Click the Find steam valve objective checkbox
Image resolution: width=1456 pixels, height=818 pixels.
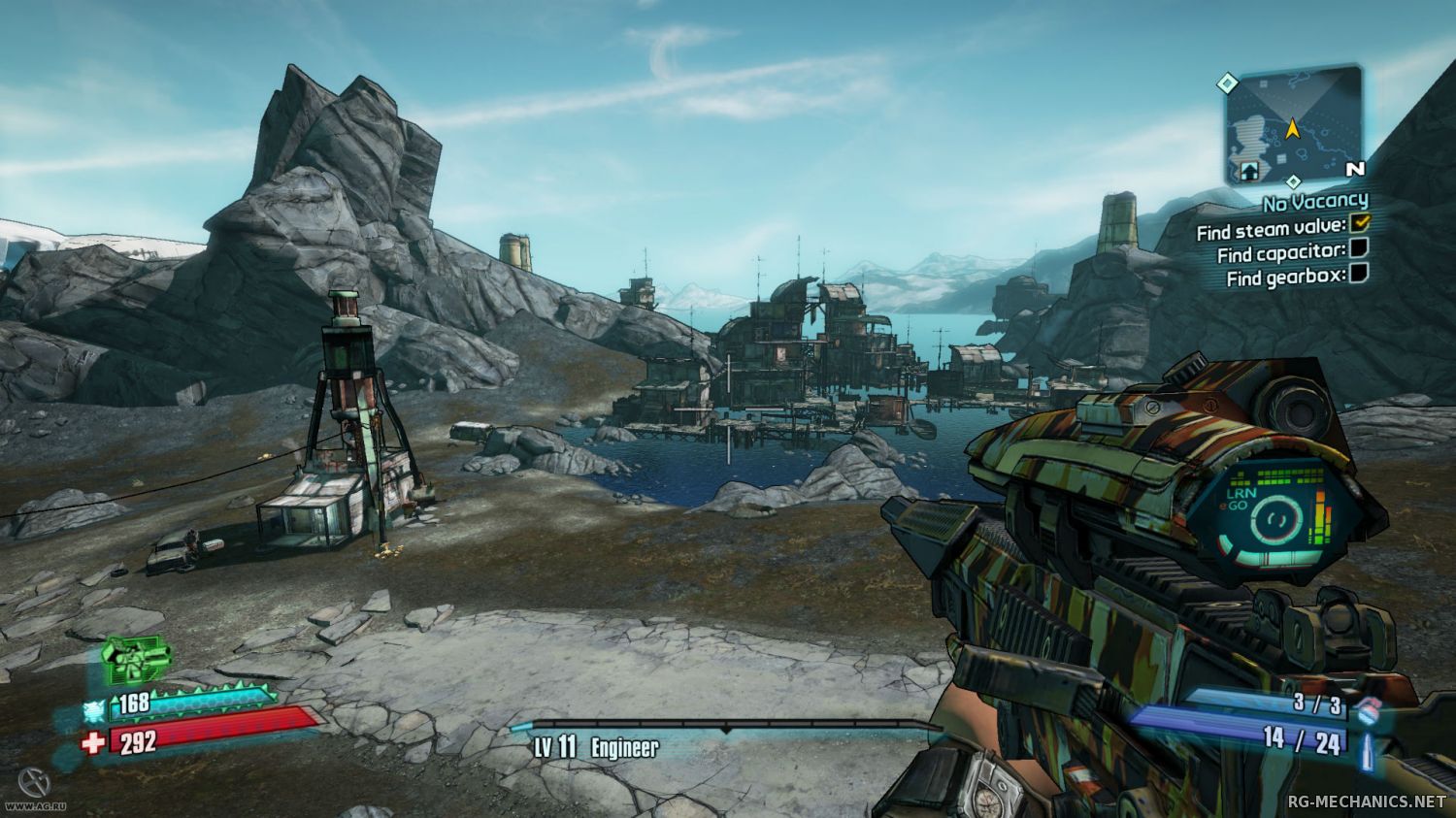pyautogui.click(x=1360, y=223)
